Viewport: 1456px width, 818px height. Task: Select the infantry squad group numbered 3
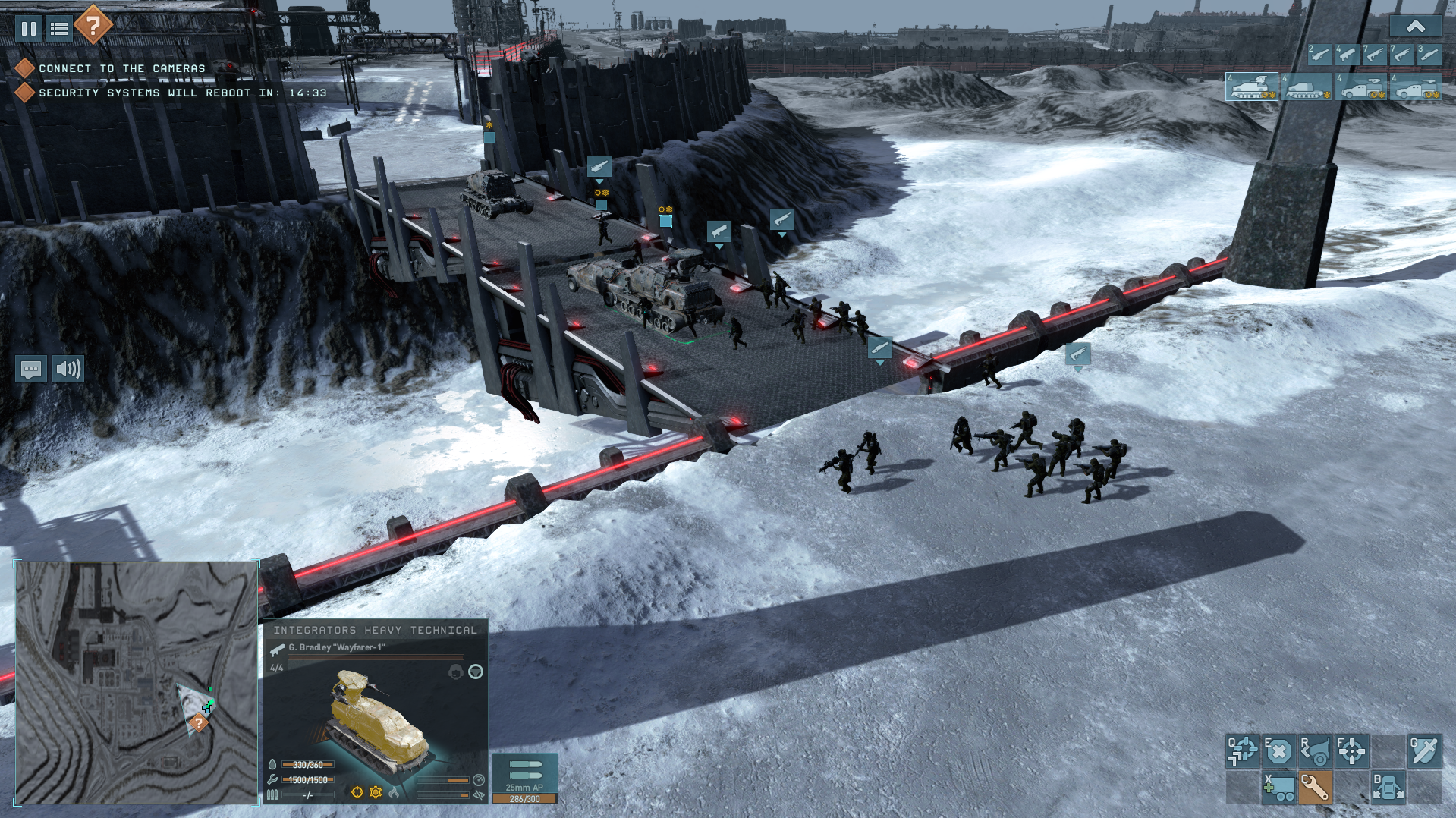click(x=1429, y=54)
